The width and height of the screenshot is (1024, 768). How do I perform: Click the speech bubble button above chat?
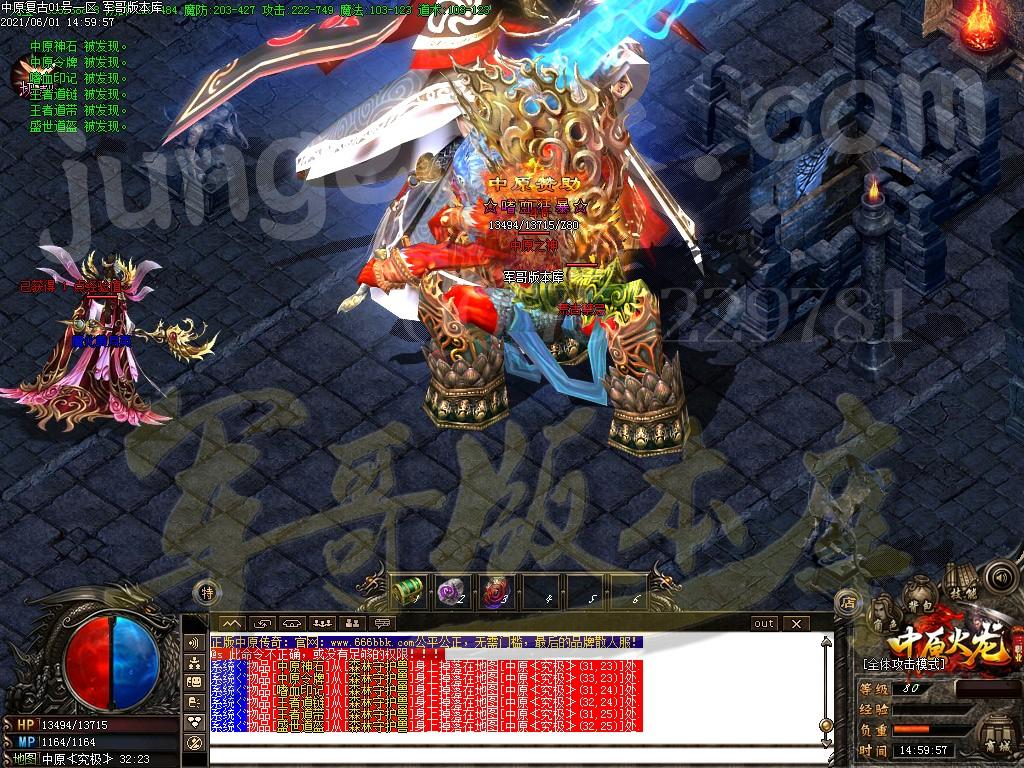[x=381, y=624]
